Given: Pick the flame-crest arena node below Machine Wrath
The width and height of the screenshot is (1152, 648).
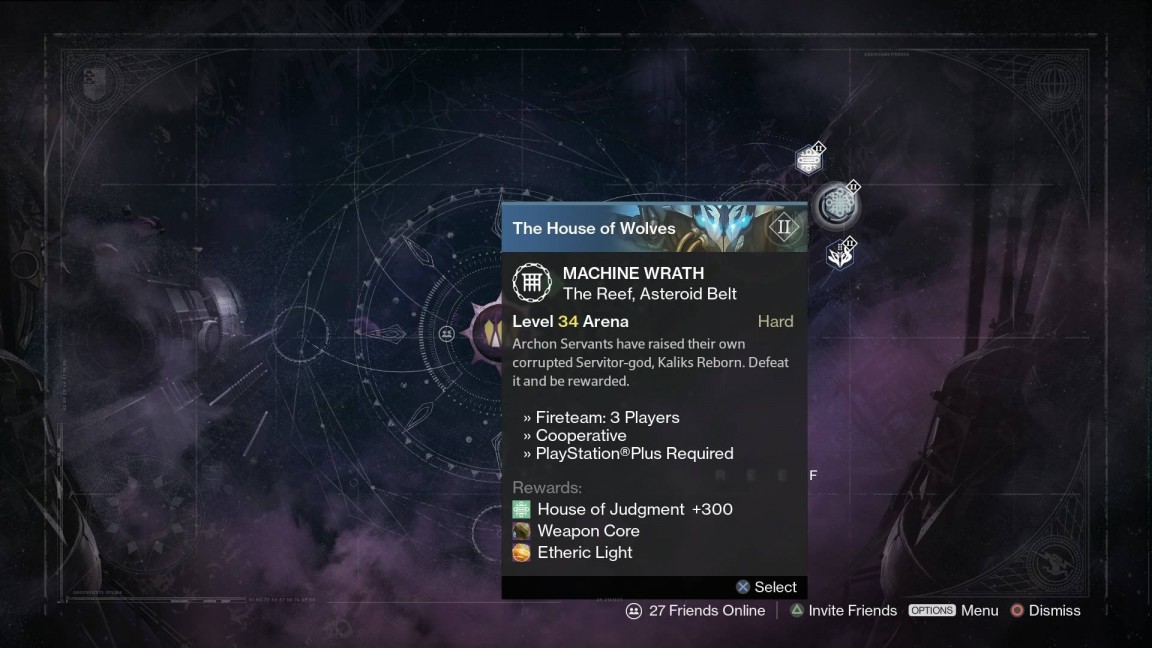Looking at the screenshot, I should coord(840,255).
